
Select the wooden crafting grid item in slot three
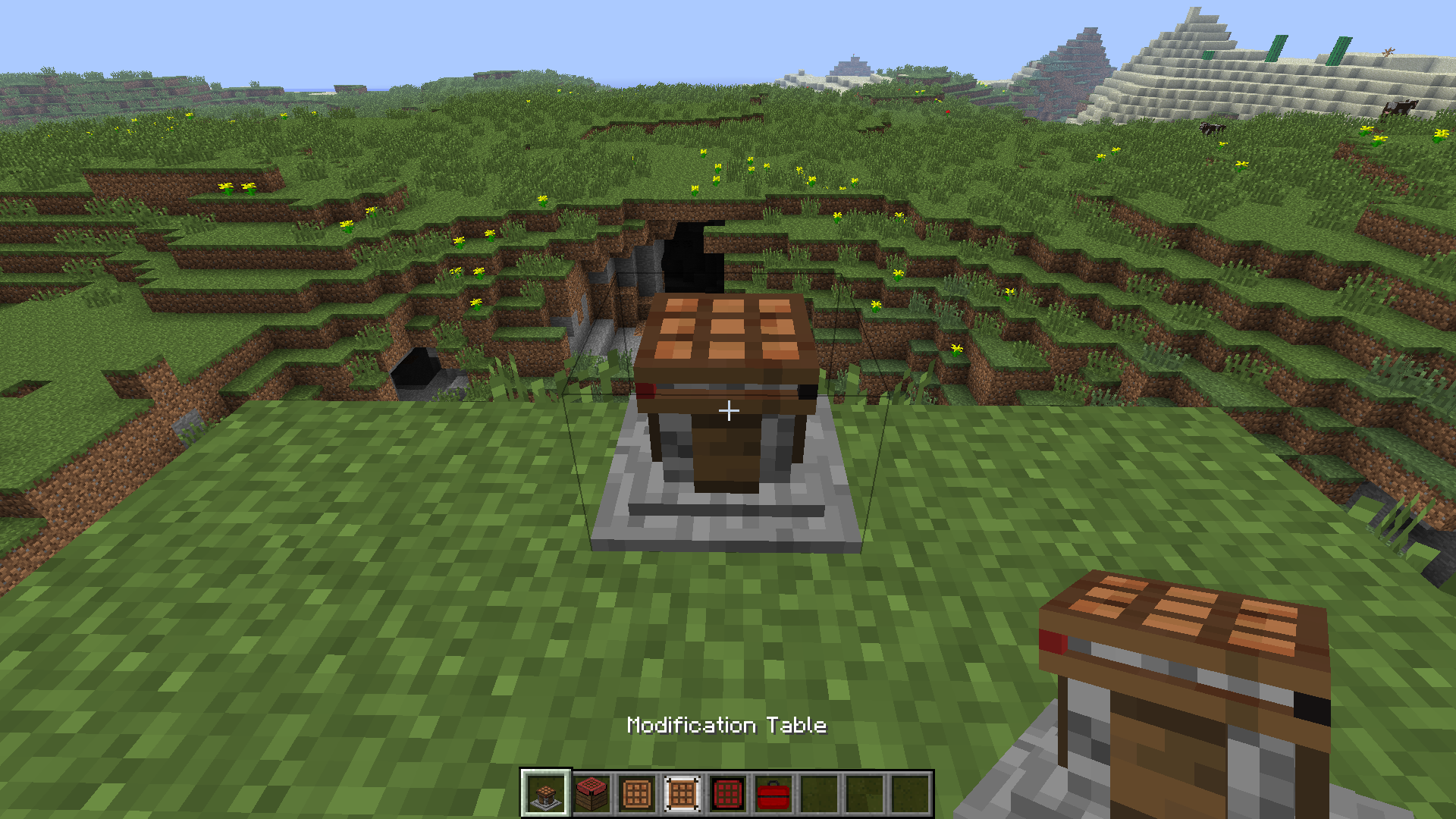(636, 795)
